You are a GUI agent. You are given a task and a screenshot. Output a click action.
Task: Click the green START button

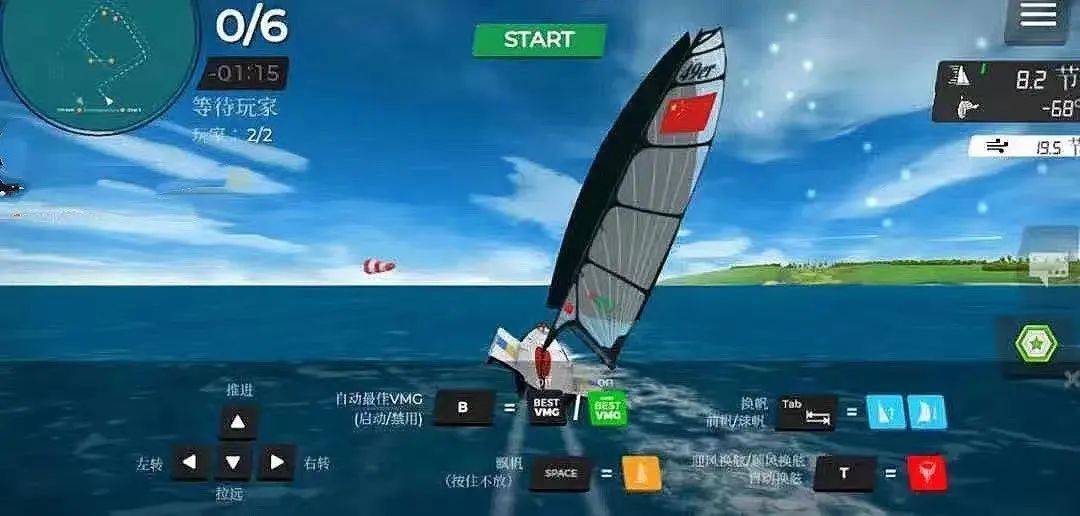tap(539, 40)
